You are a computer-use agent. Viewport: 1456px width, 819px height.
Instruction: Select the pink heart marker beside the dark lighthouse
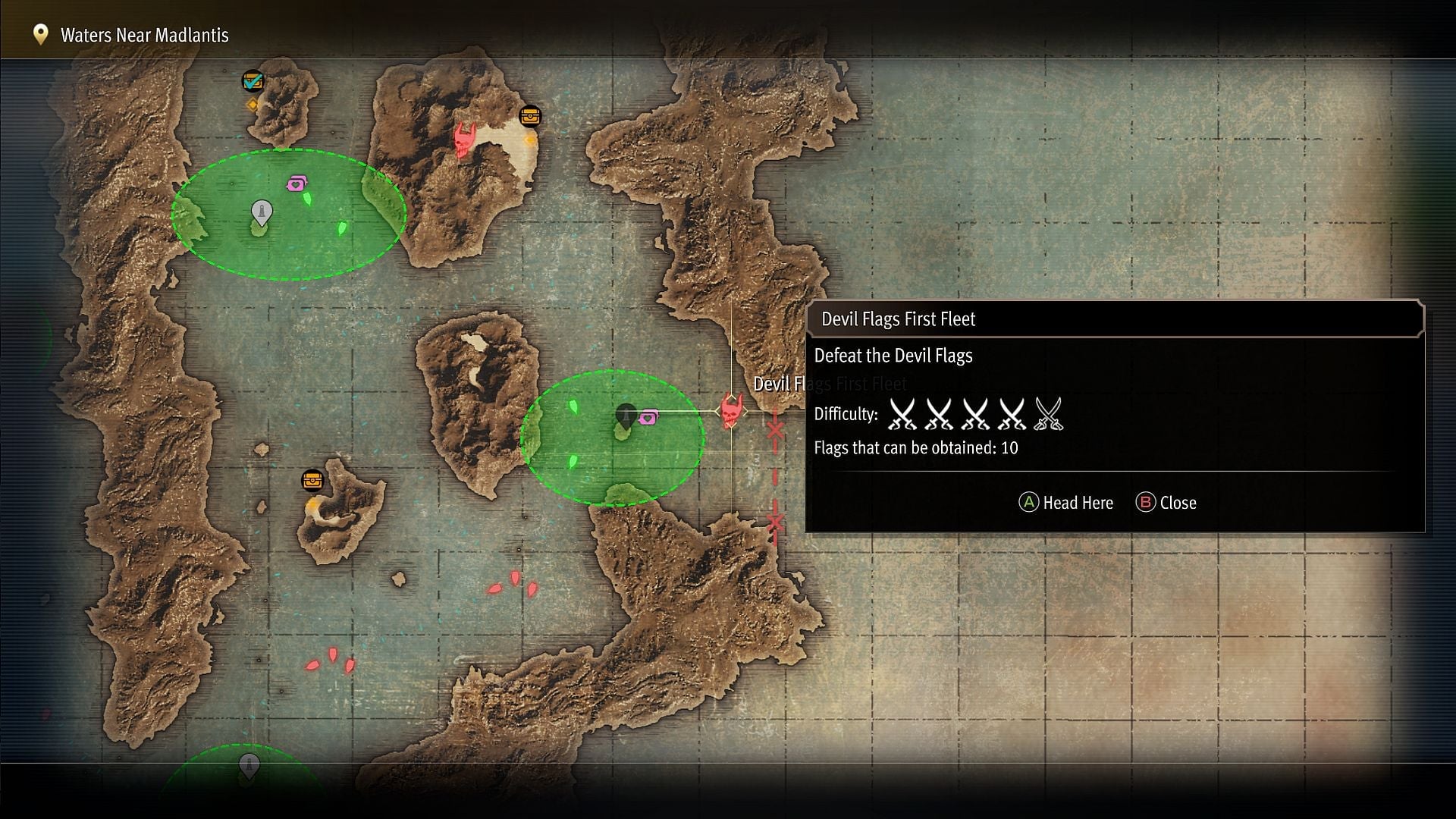pyautogui.click(x=648, y=417)
